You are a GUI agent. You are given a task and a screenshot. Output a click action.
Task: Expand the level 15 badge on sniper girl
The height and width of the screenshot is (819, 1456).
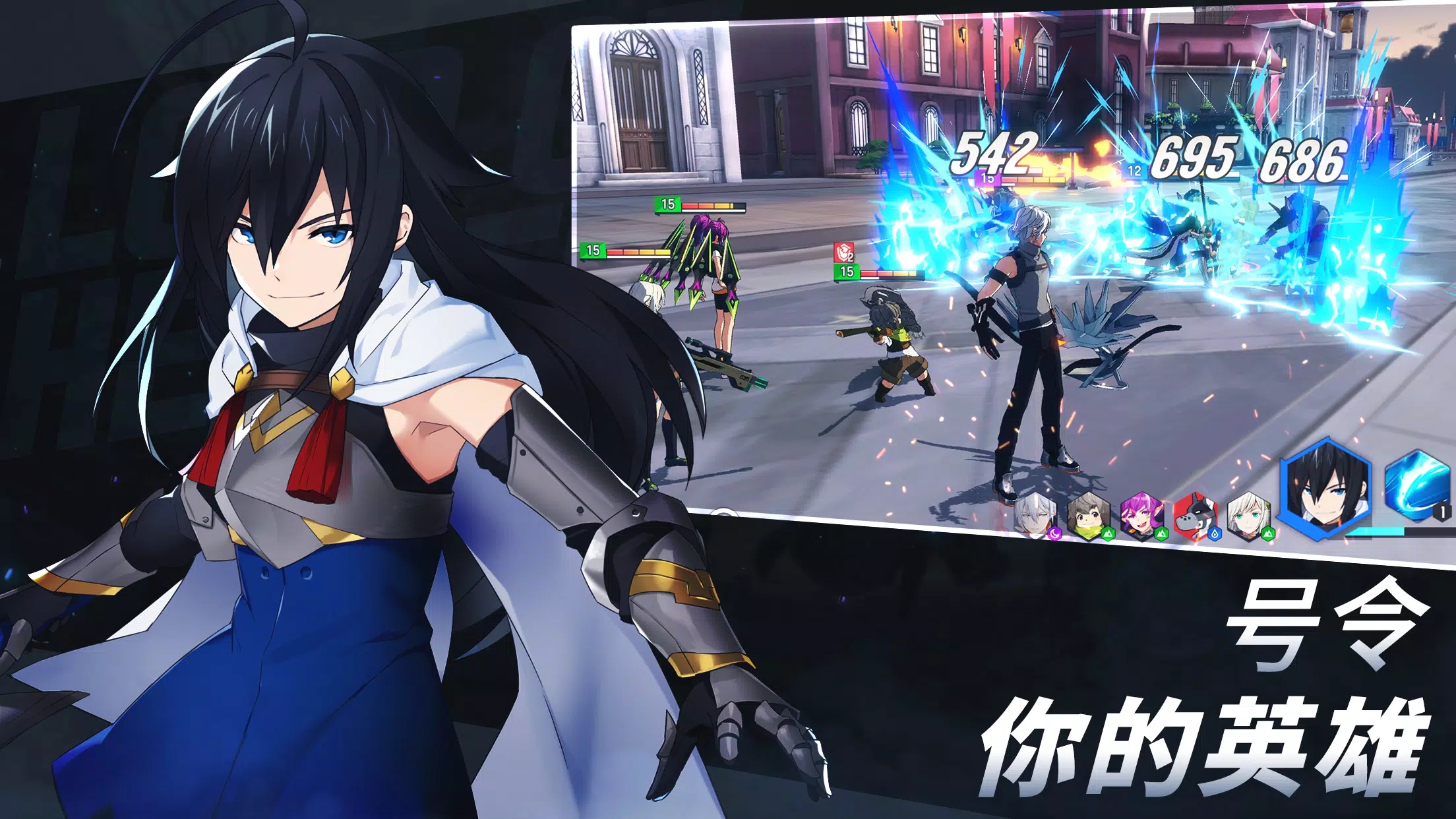668,204
